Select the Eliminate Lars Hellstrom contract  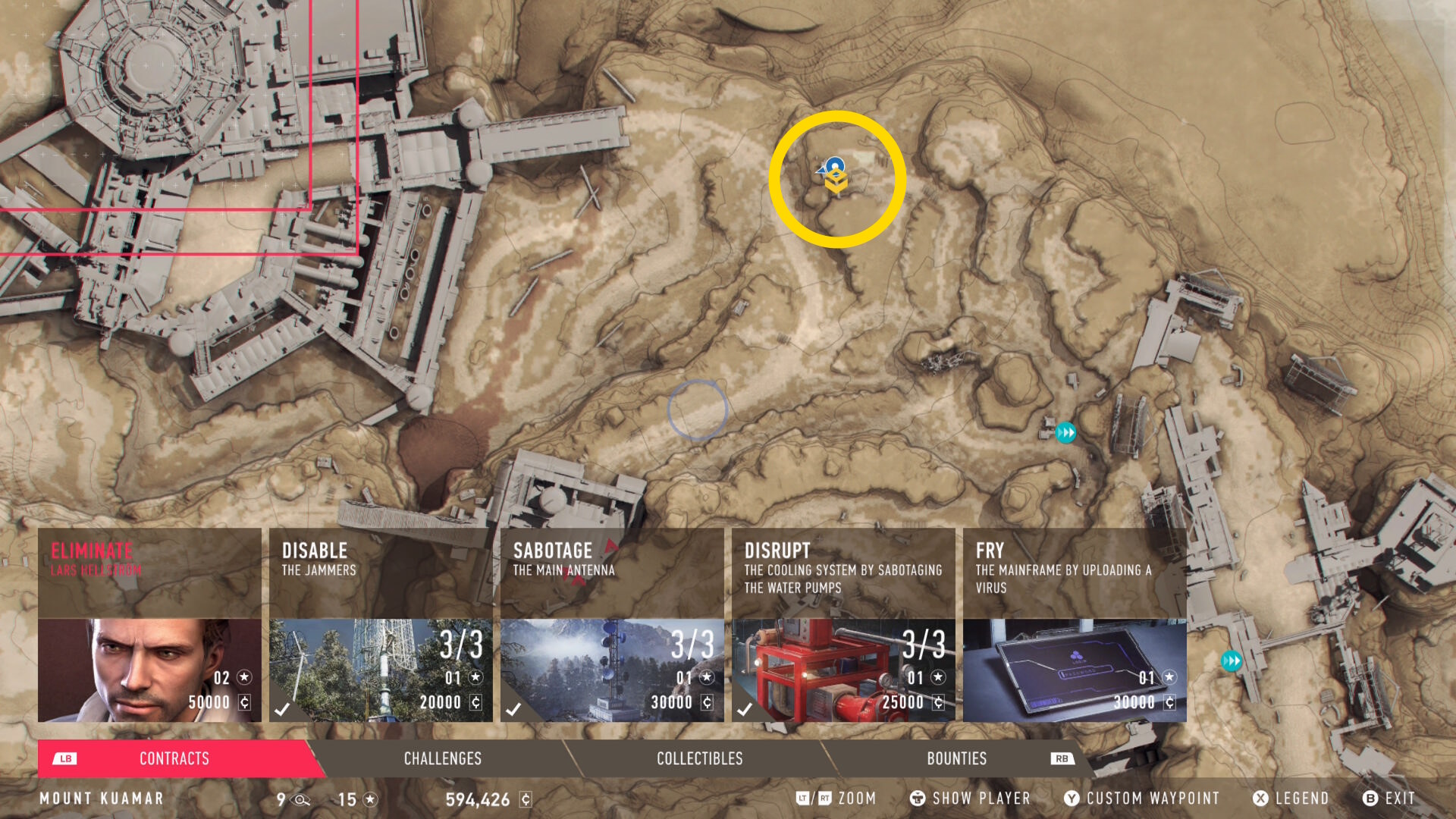tap(149, 625)
